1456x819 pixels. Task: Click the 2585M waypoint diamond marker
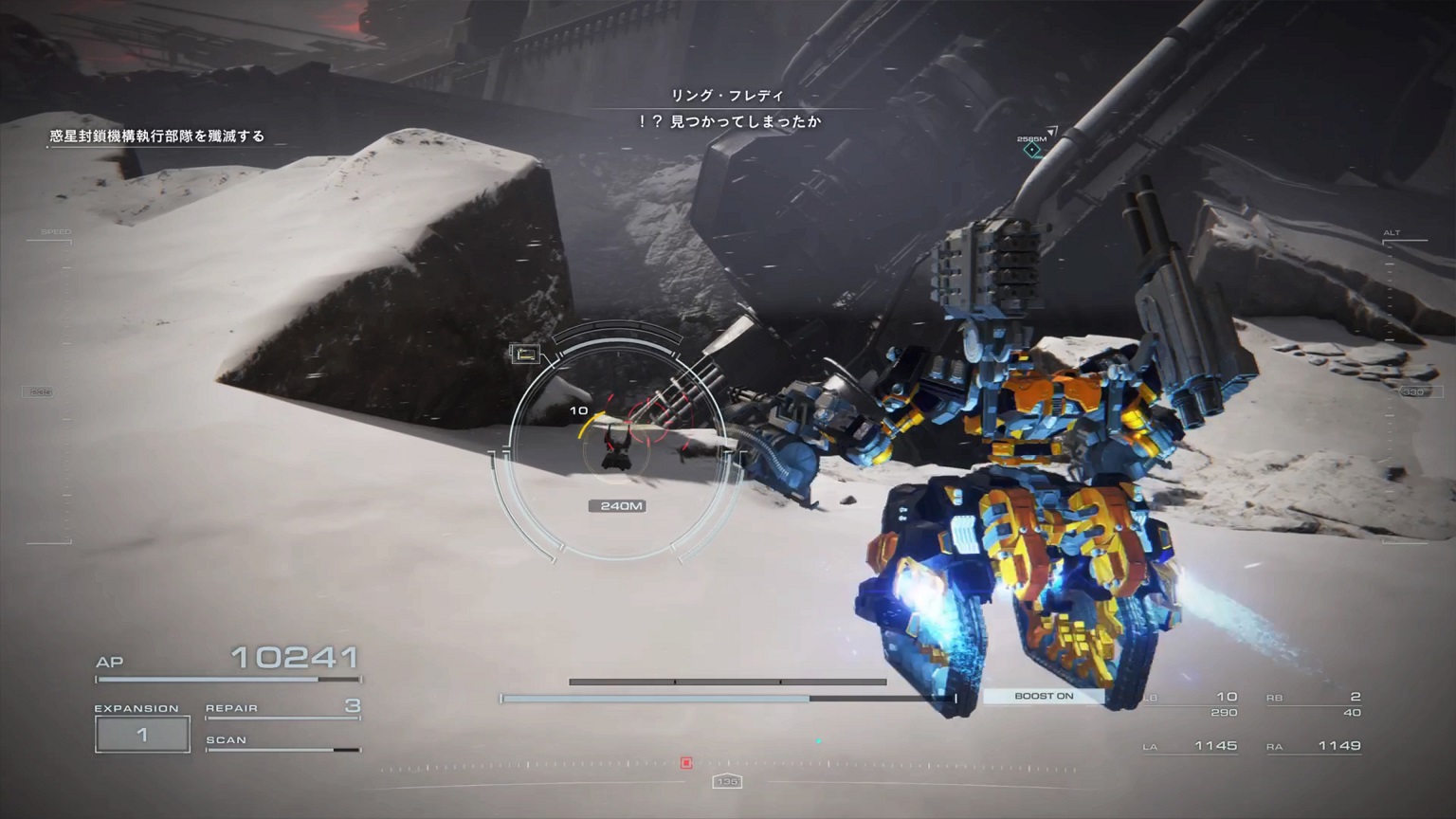pyautogui.click(x=1032, y=150)
